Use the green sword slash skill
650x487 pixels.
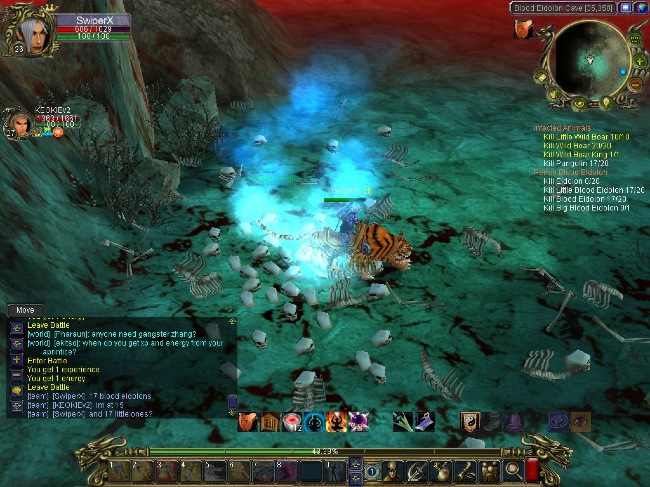(x=402, y=422)
